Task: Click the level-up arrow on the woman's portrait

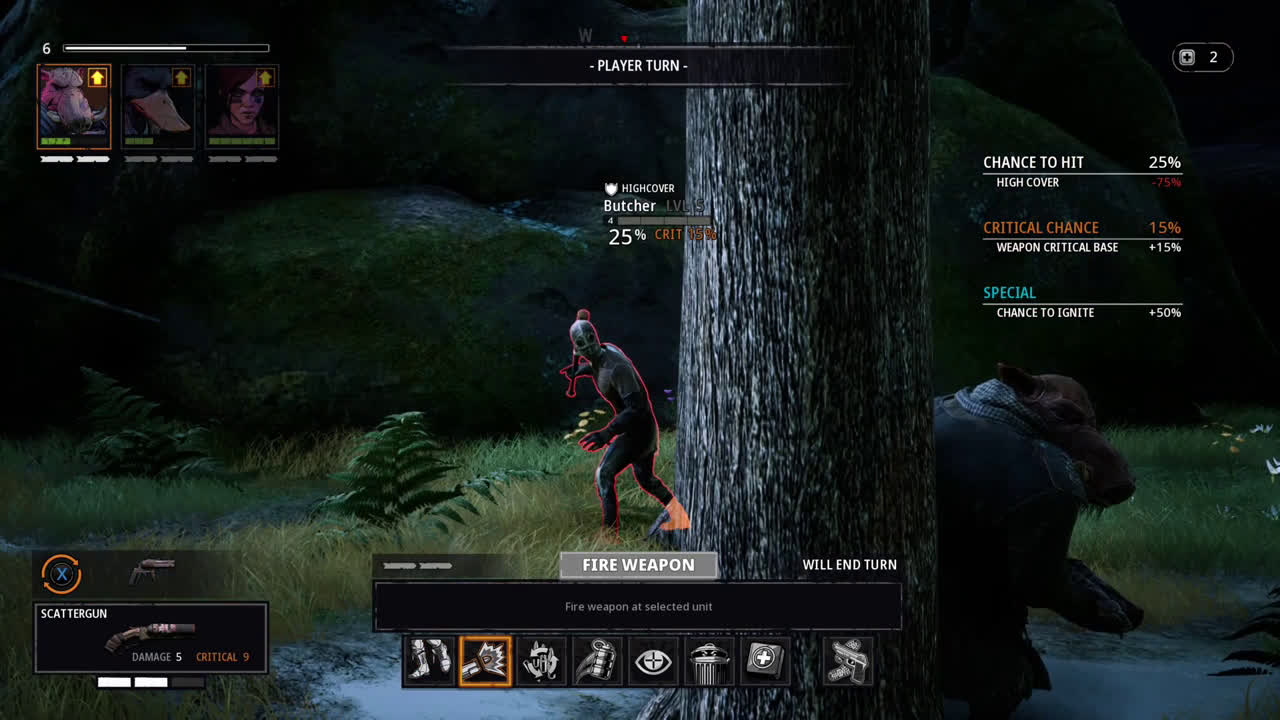Action: pyautogui.click(x=265, y=77)
